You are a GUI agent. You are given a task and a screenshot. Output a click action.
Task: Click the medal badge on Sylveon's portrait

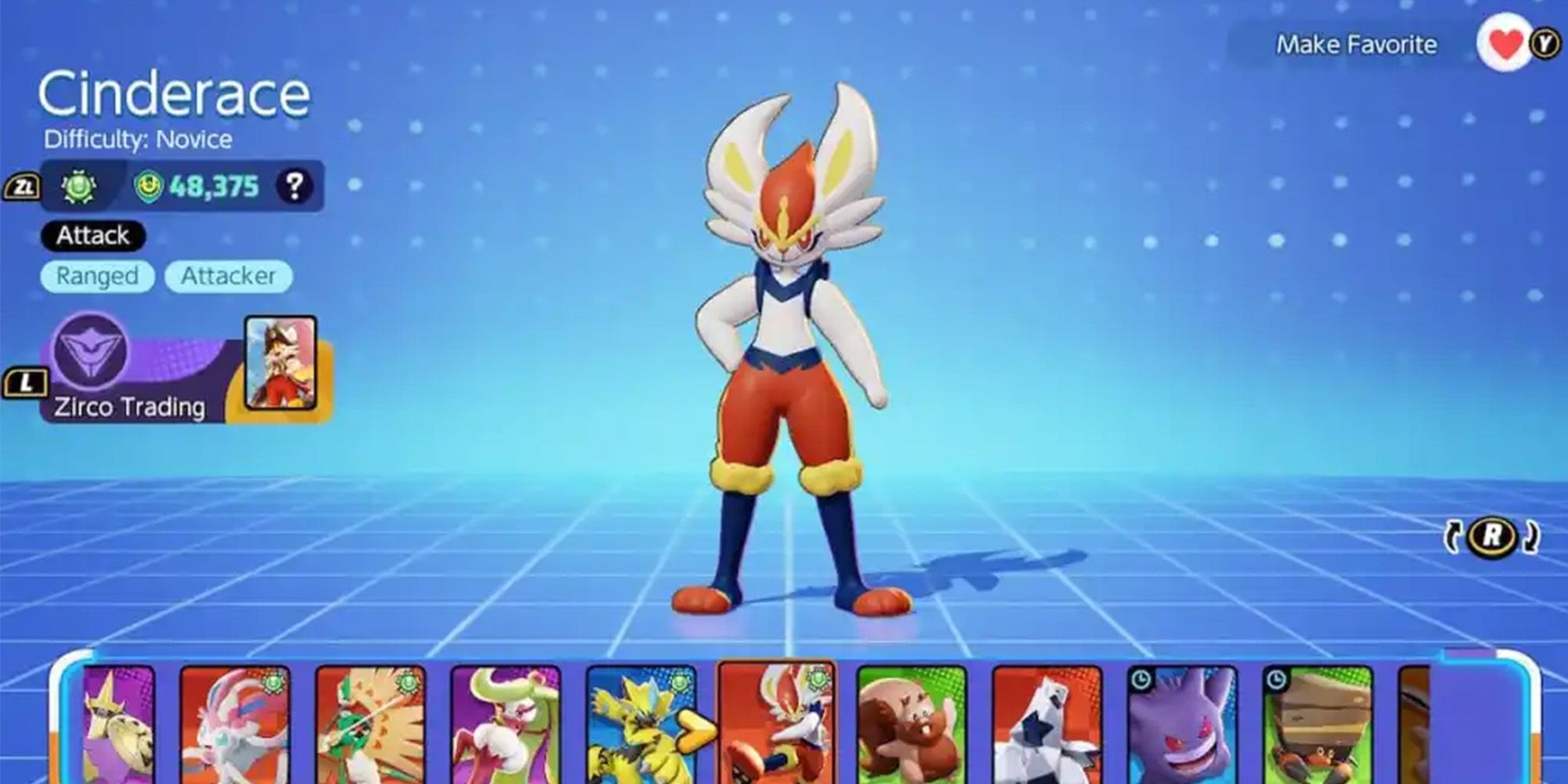coord(273,684)
